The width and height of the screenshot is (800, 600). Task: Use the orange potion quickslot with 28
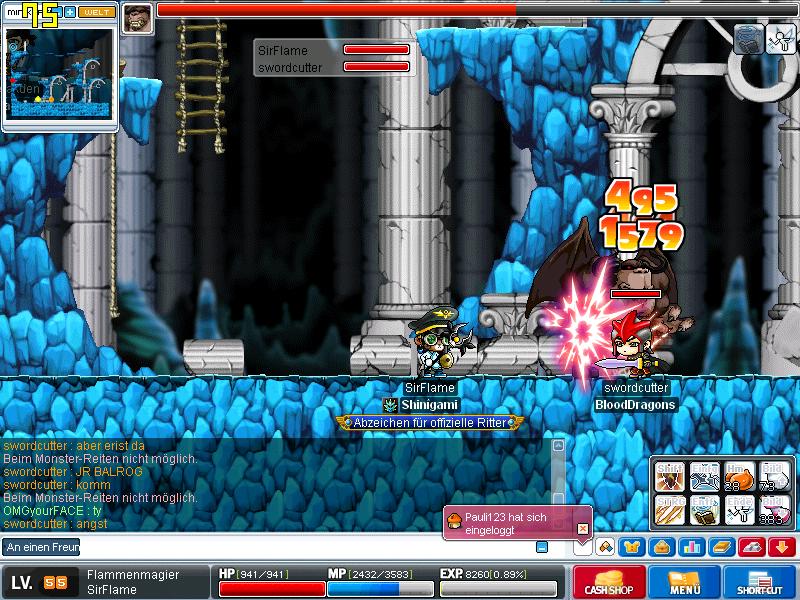[739, 477]
